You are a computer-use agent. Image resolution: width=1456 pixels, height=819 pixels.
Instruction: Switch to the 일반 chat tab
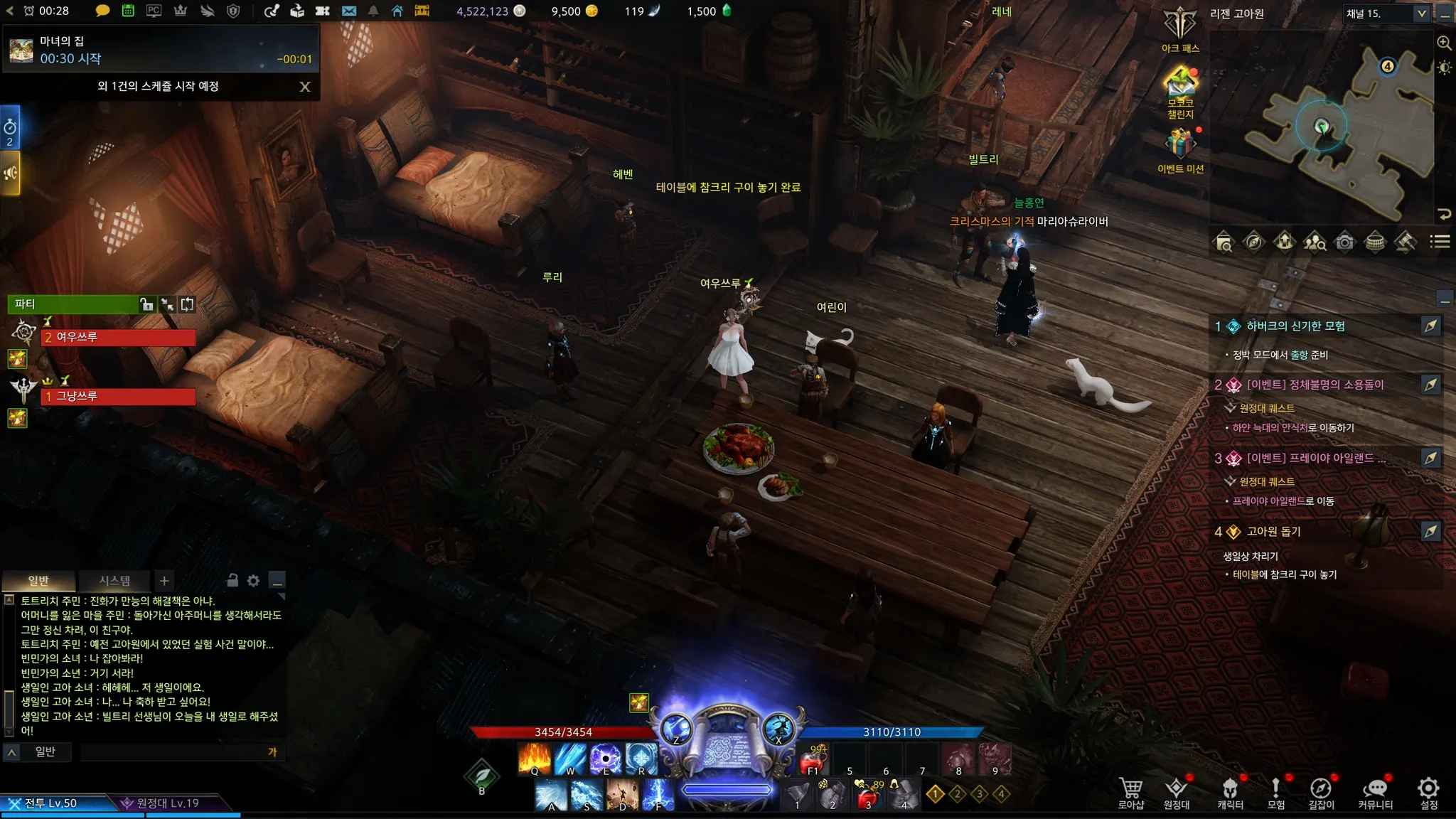(x=38, y=581)
